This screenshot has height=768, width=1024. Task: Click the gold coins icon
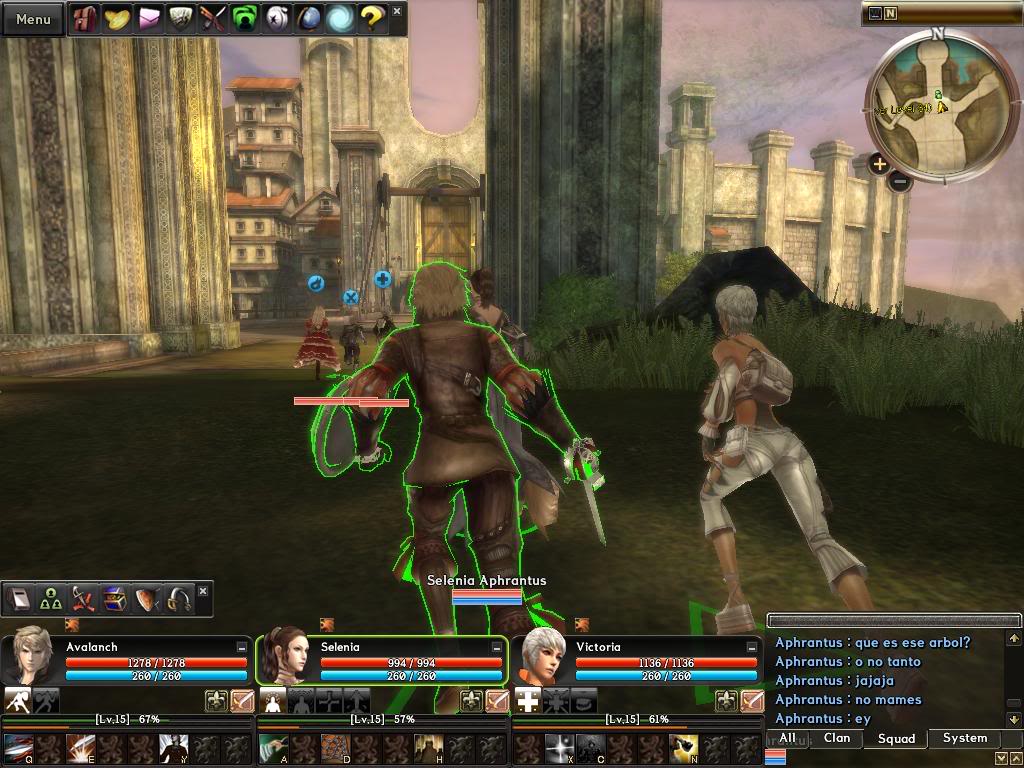(117, 19)
